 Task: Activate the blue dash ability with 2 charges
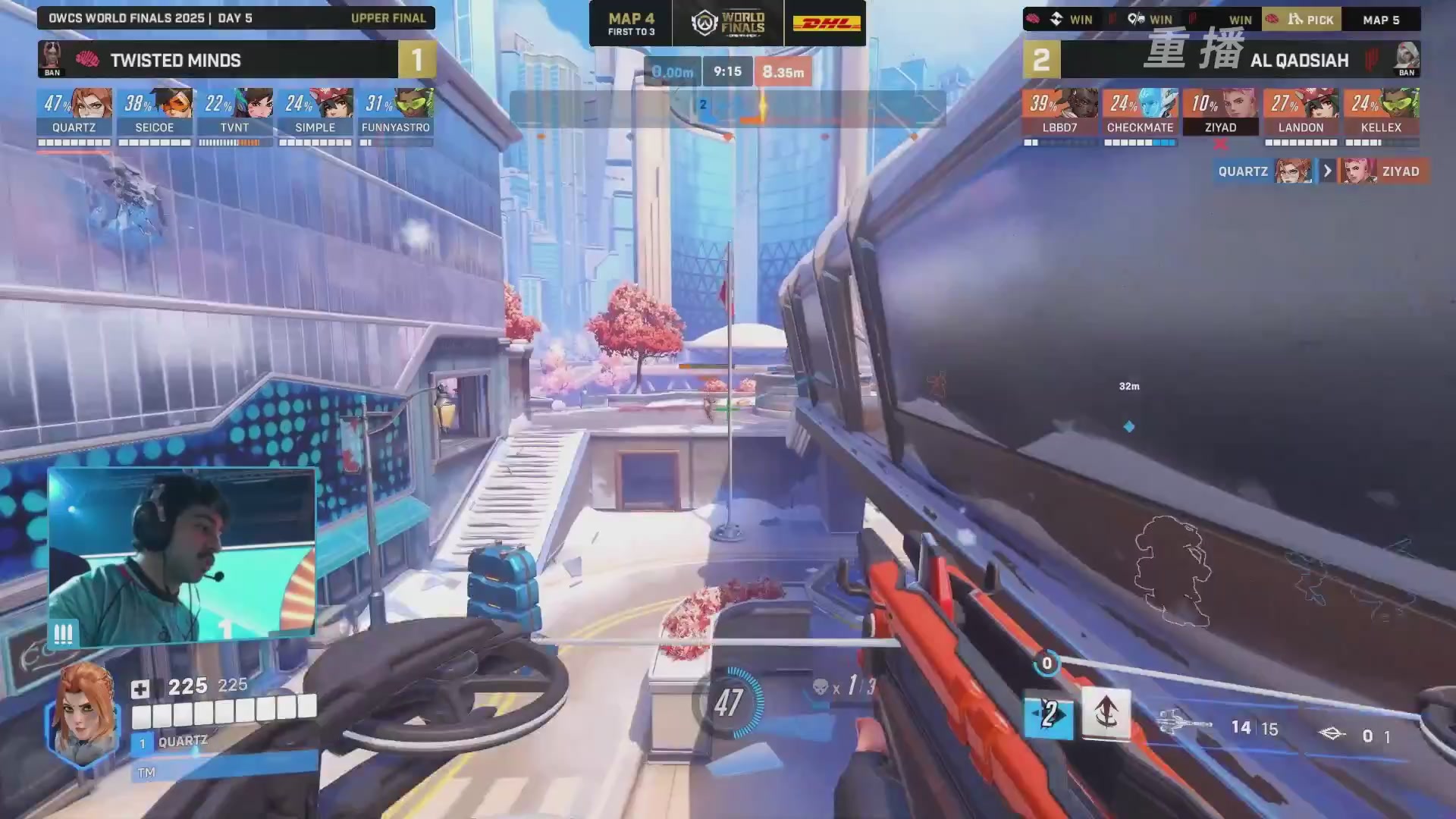(1049, 714)
